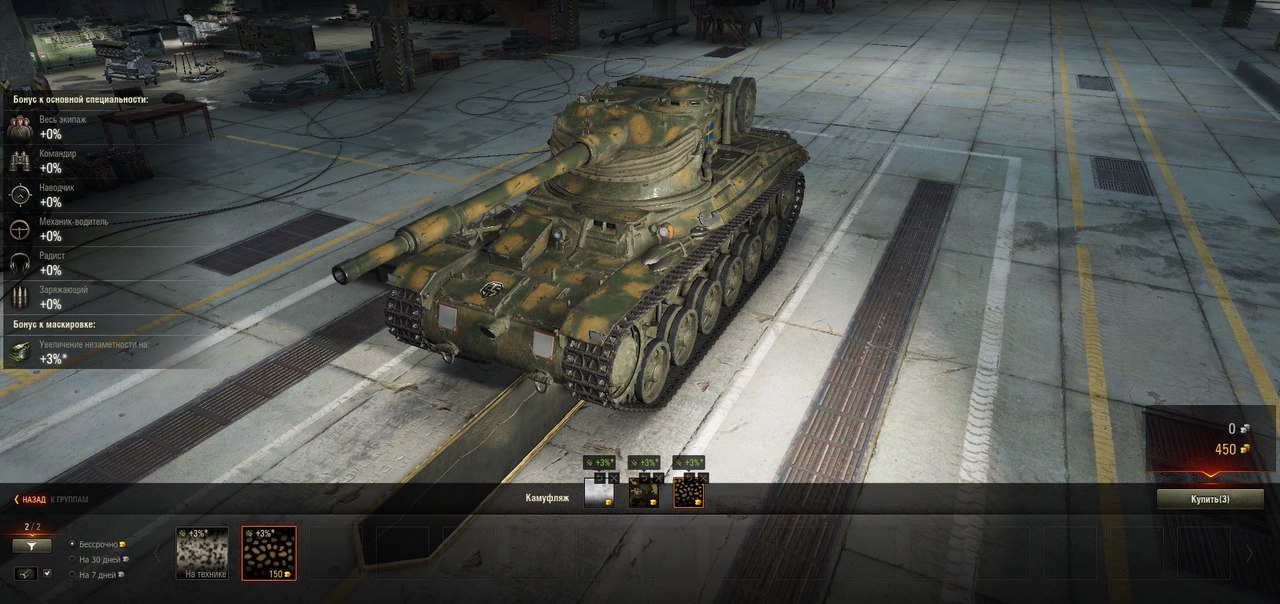Select the Бессрочно duration option
The height and width of the screenshot is (604, 1280).
[72, 544]
